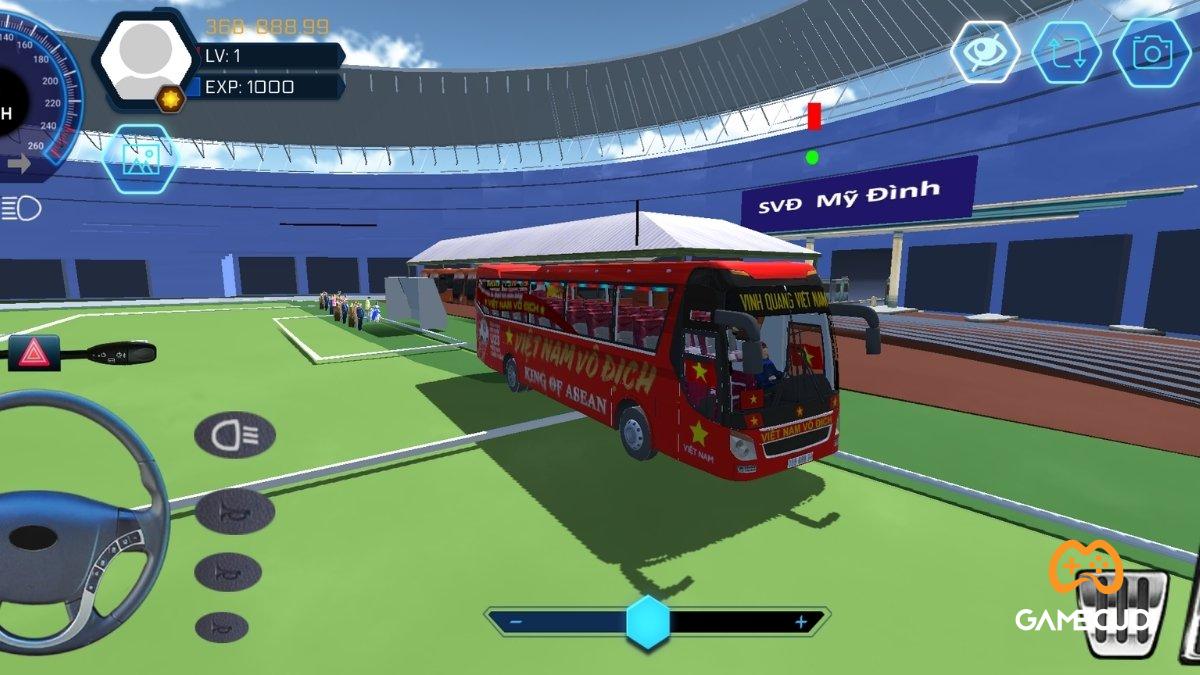Take a screenshot with the camera icon
This screenshot has width=1200, height=675.
1151,52
